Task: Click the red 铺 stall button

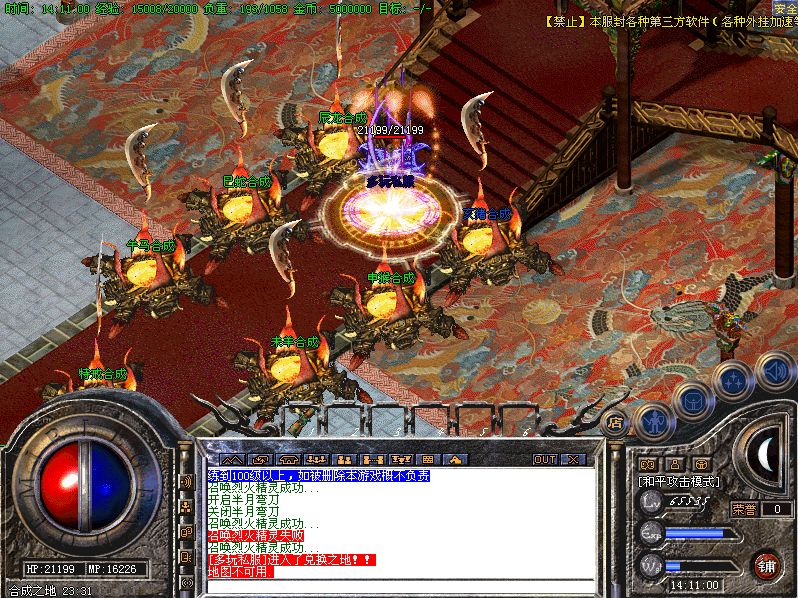Action: click(x=767, y=565)
